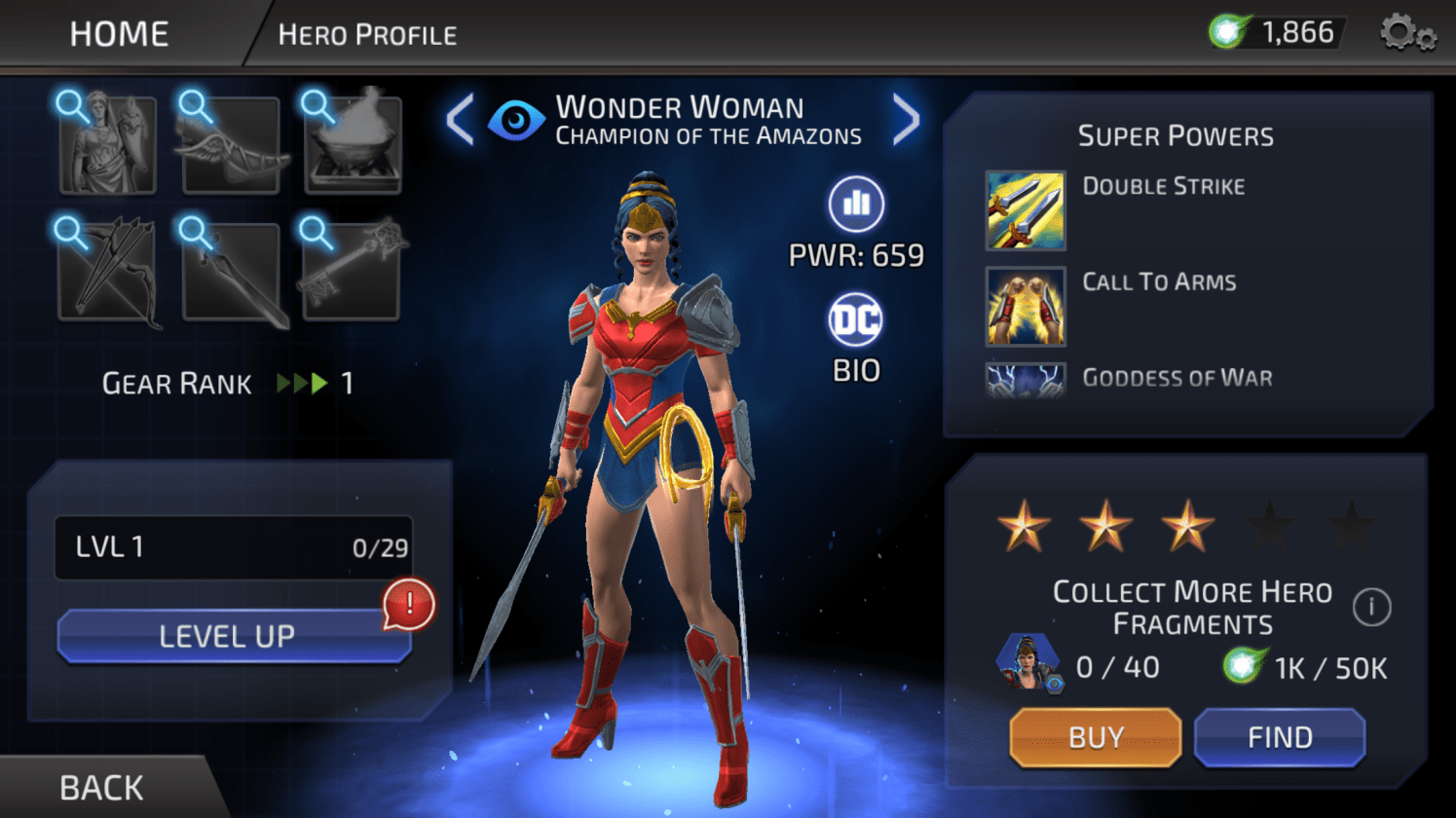Inspect the smoking cauldron gear slot

click(x=353, y=145)
